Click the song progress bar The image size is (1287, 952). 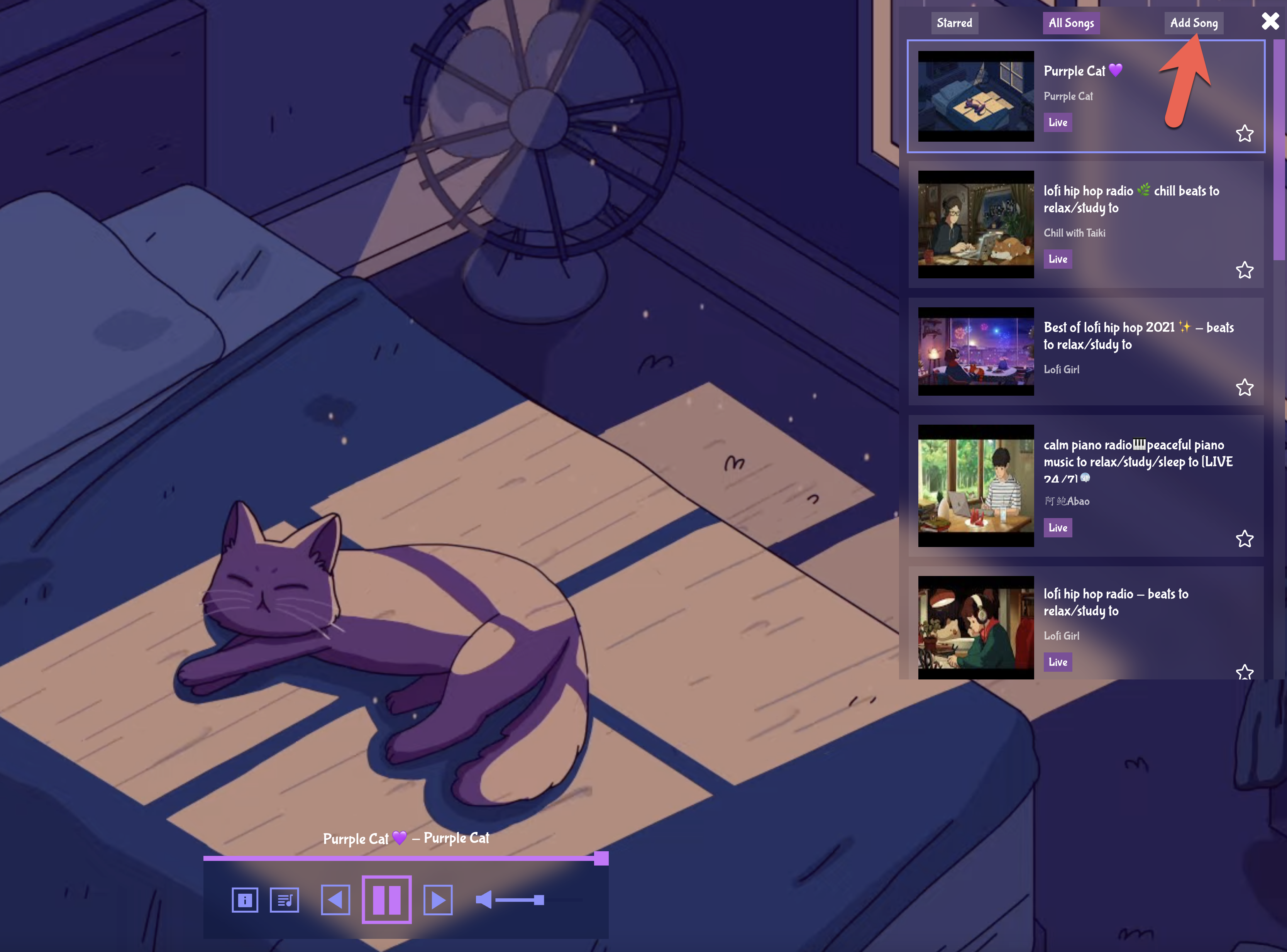coord(403,858)
